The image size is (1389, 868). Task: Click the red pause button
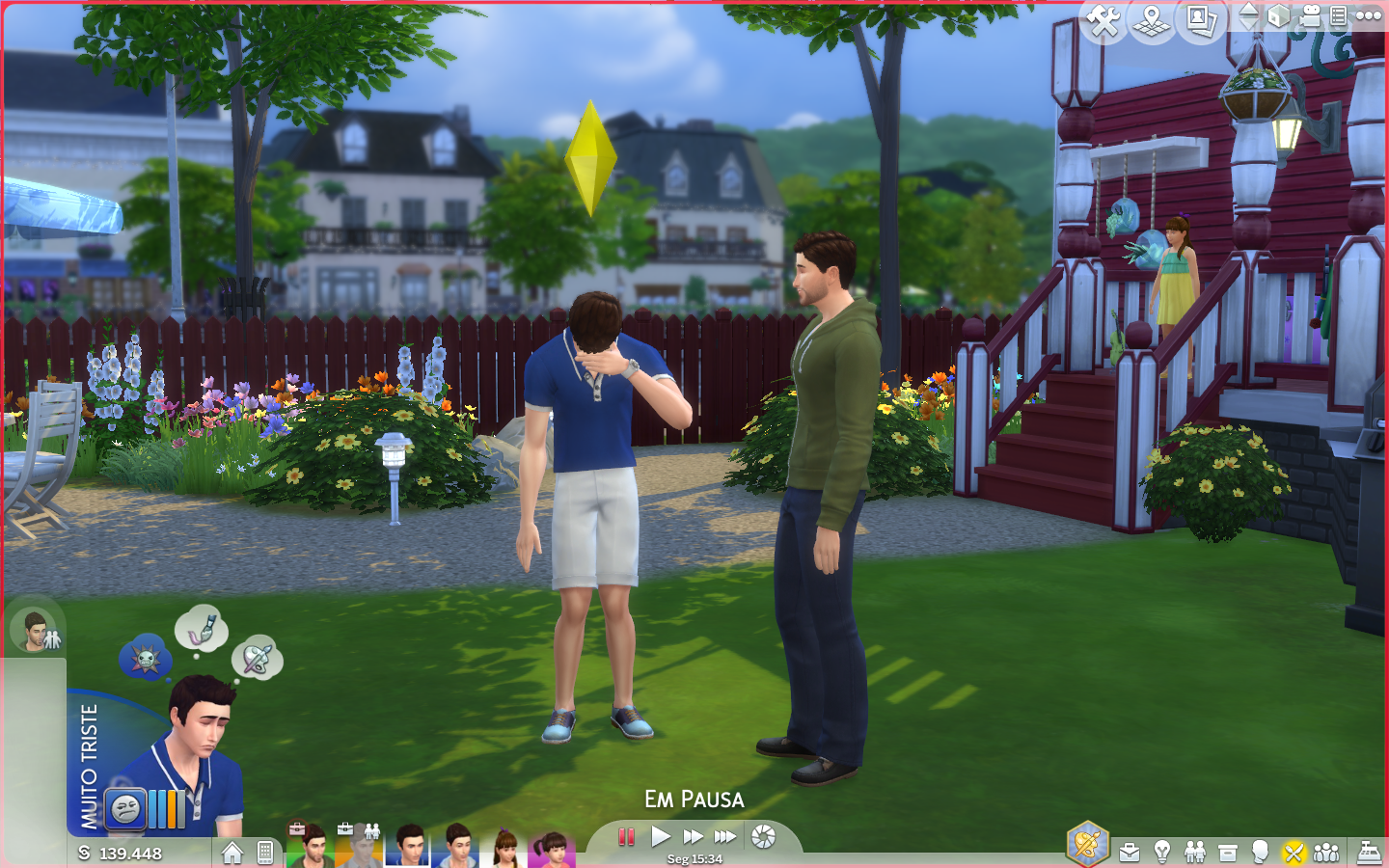coord(626,836)
